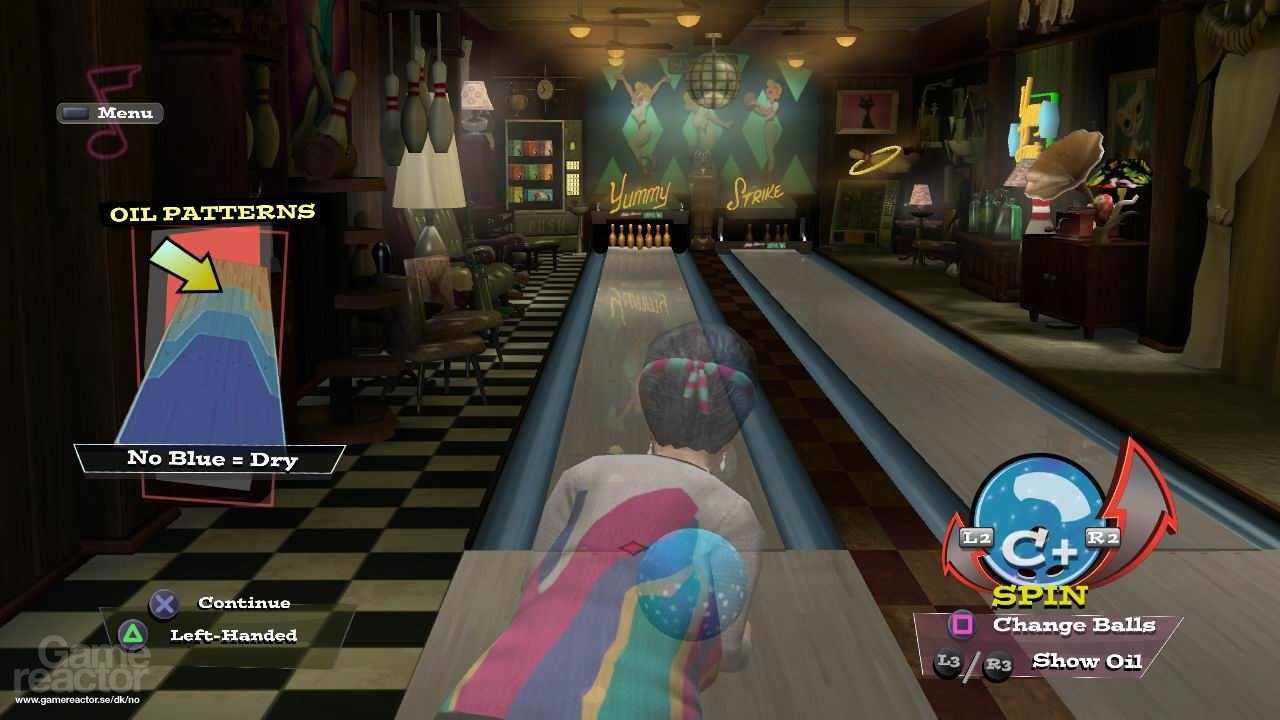1280x720 pixels.
Task: Click the 'No Blue = Dry' label
Action: coord(214,459)
